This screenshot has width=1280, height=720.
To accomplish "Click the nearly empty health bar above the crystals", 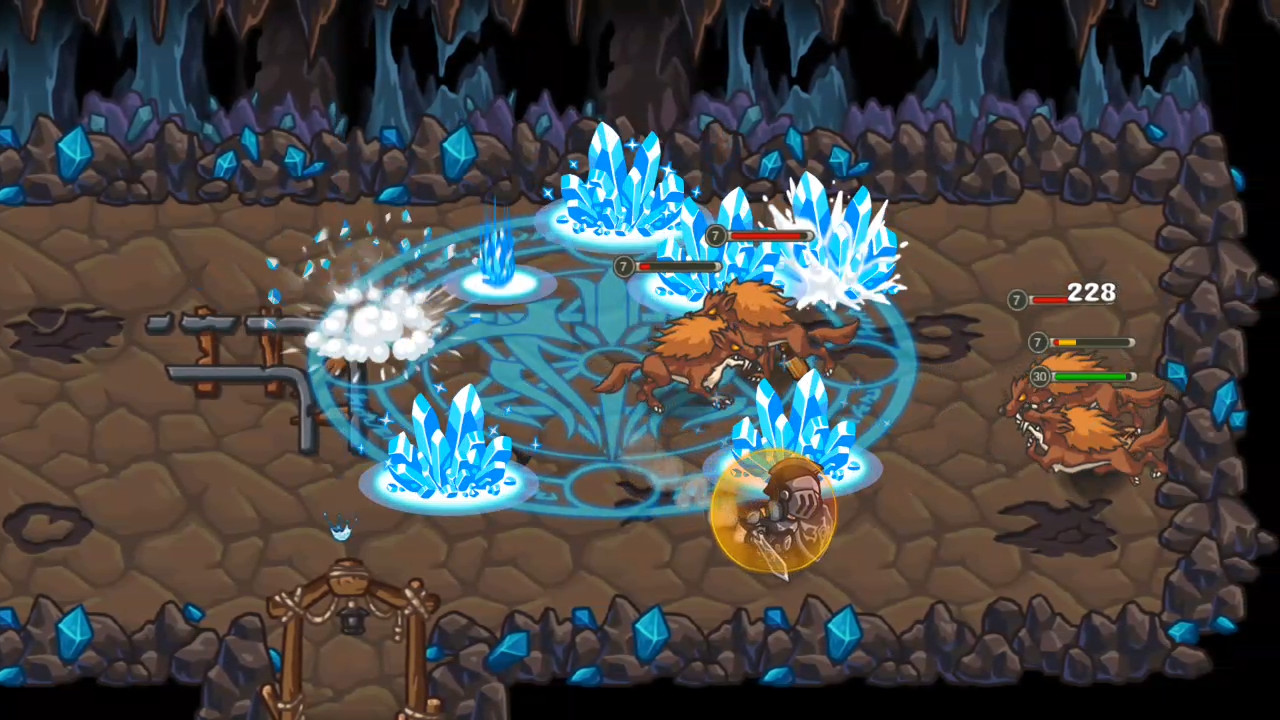I will (x=680, y=267).
